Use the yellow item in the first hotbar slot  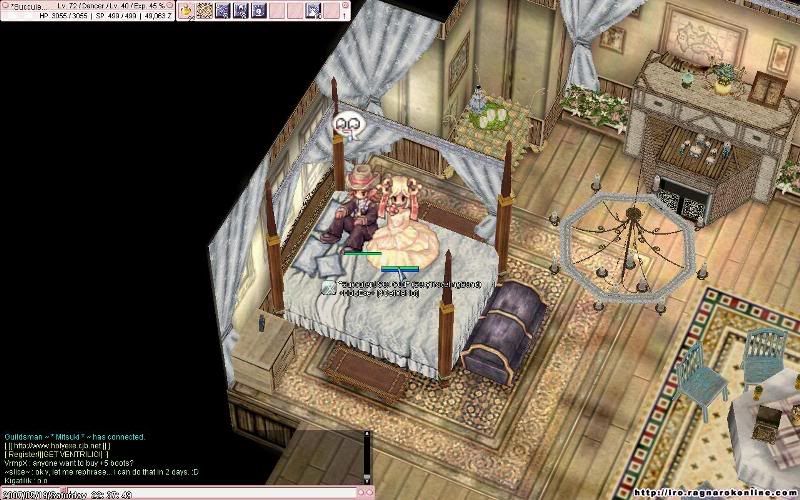pos(186,11)
